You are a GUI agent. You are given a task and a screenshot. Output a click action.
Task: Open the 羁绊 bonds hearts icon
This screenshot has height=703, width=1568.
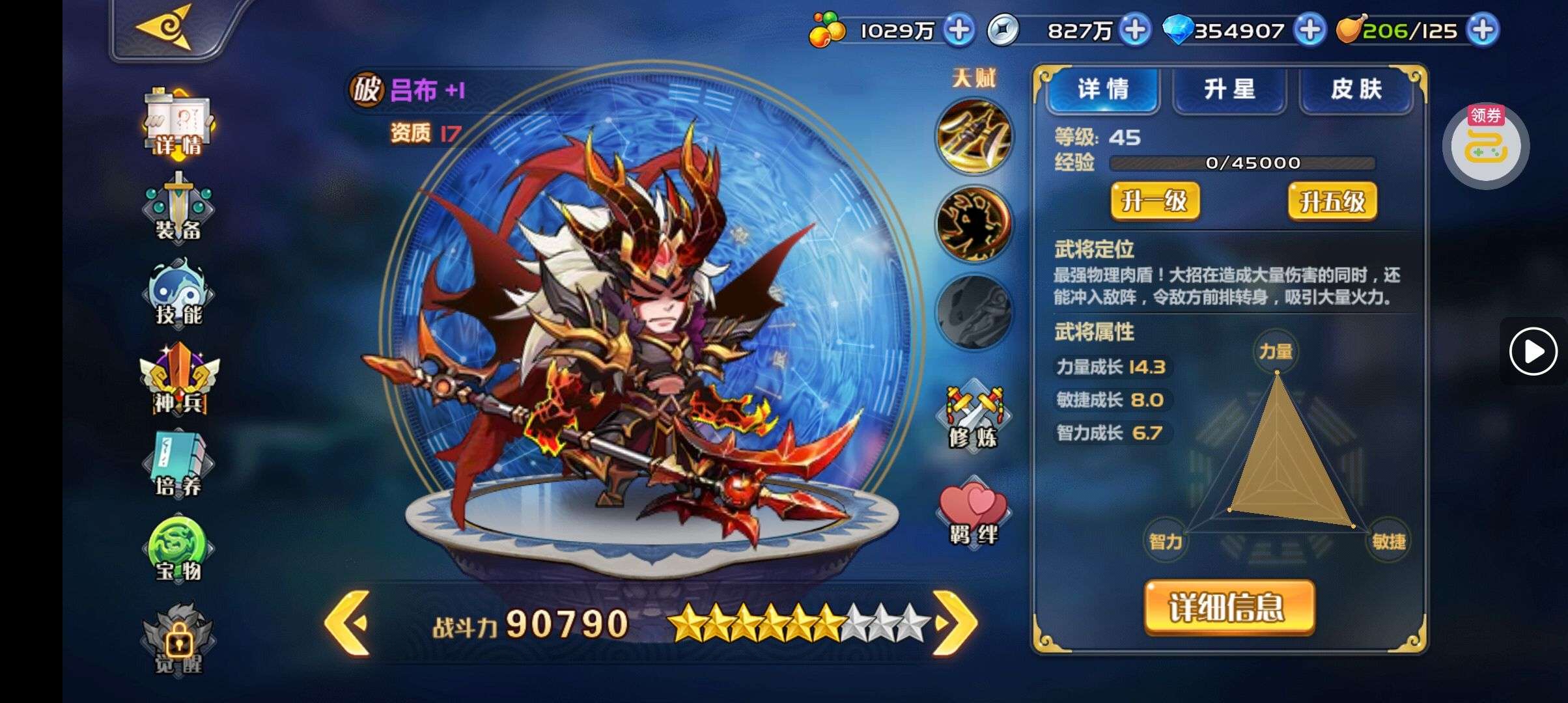pos(973,514)
